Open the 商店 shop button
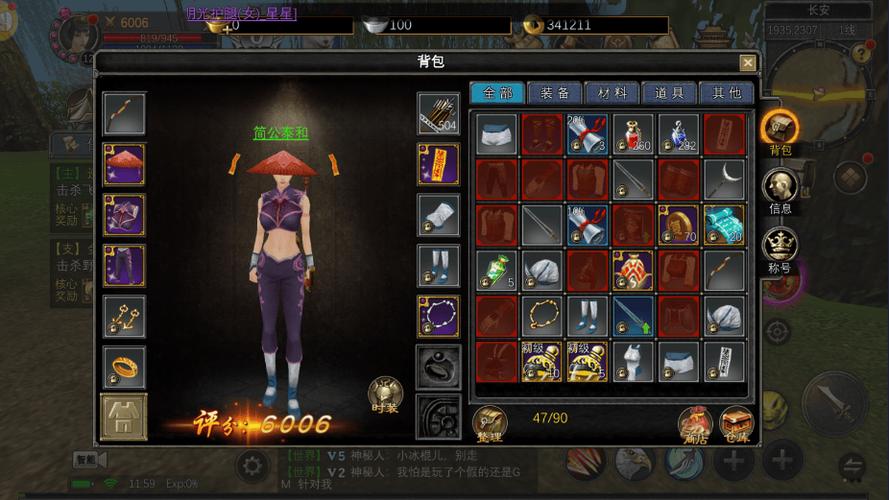 pos(695,422)
